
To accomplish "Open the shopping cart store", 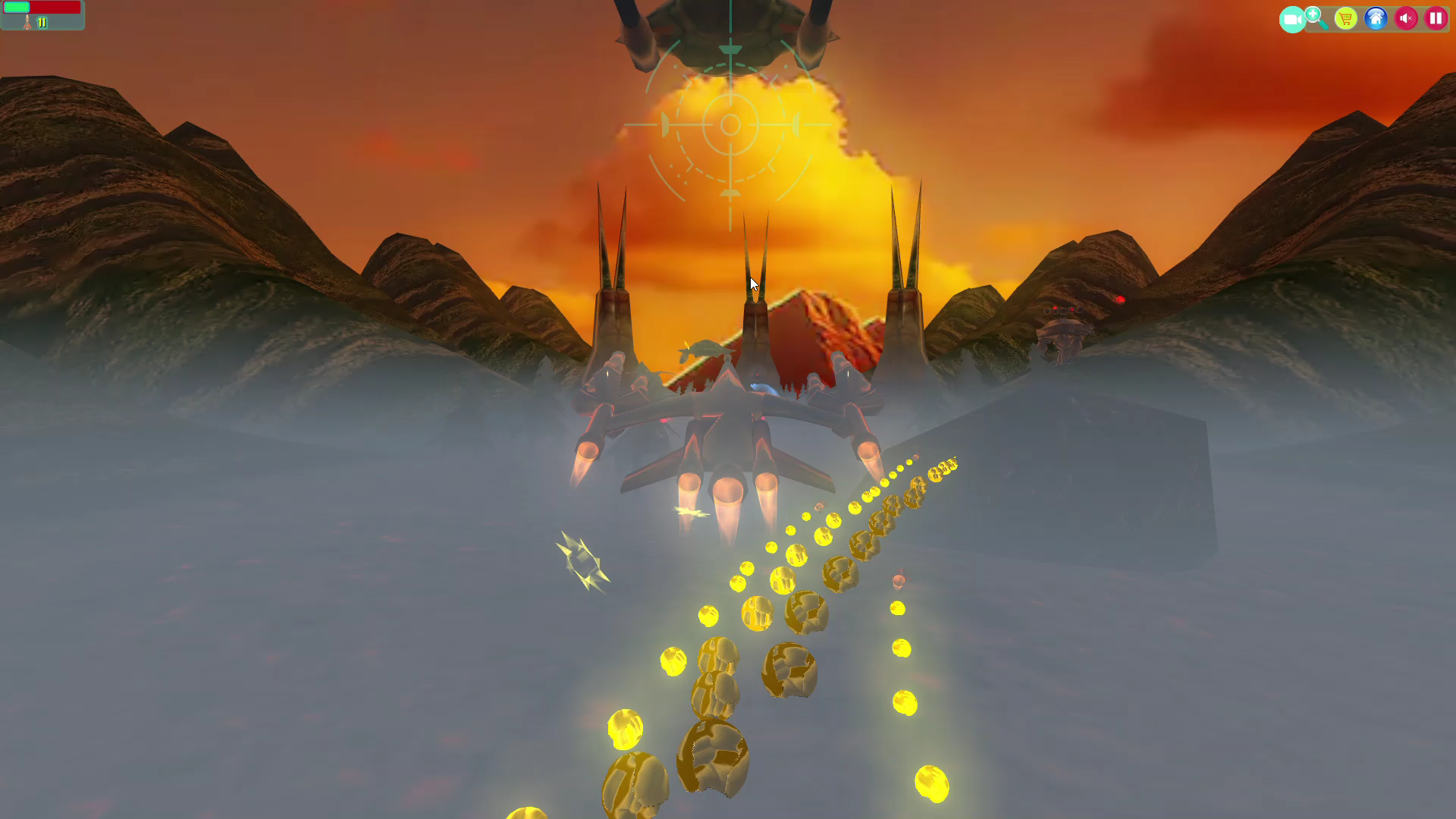I will (x=1346, y=18).
